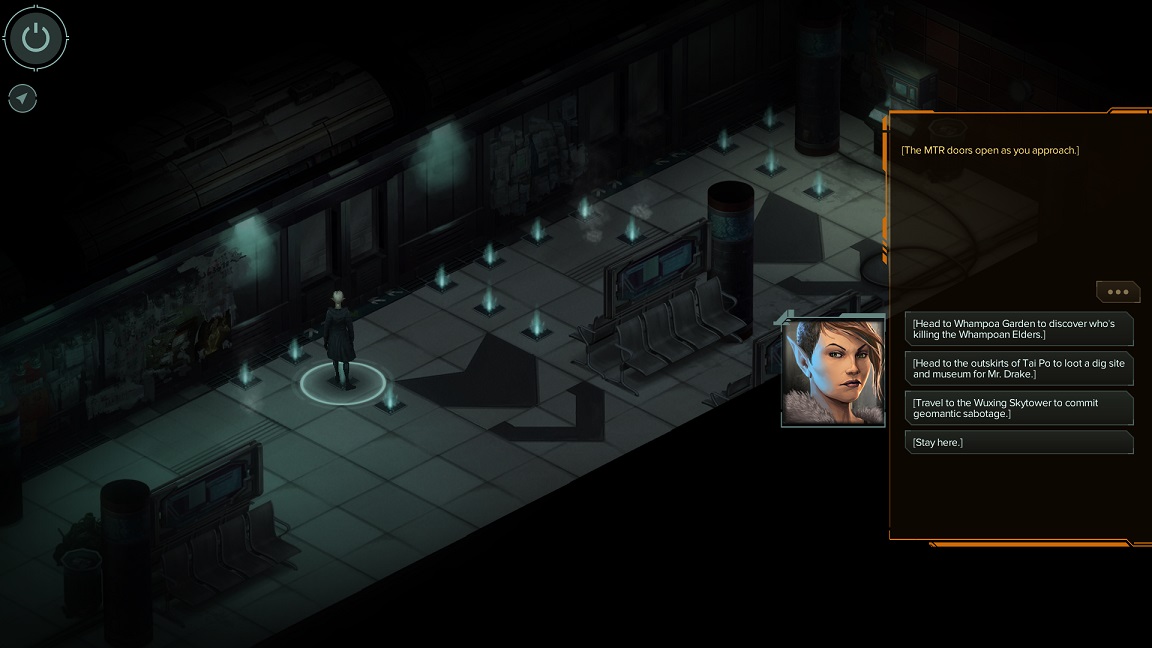The image size is (1152, 648).
Task: Choose the Stay here reply
Action: point(1019,442)
